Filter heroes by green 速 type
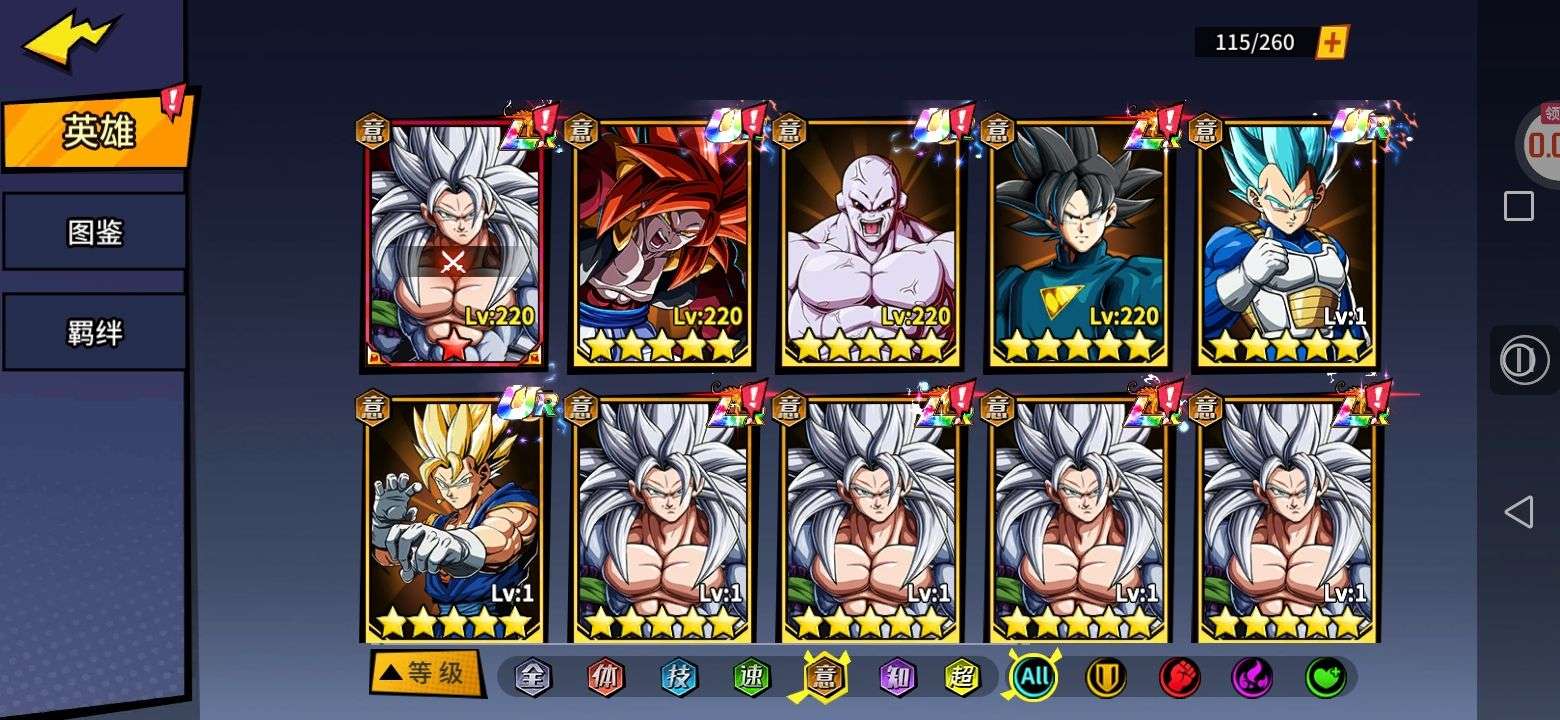1560x720 pixels. pyautogui.click(x=752, y=677)
